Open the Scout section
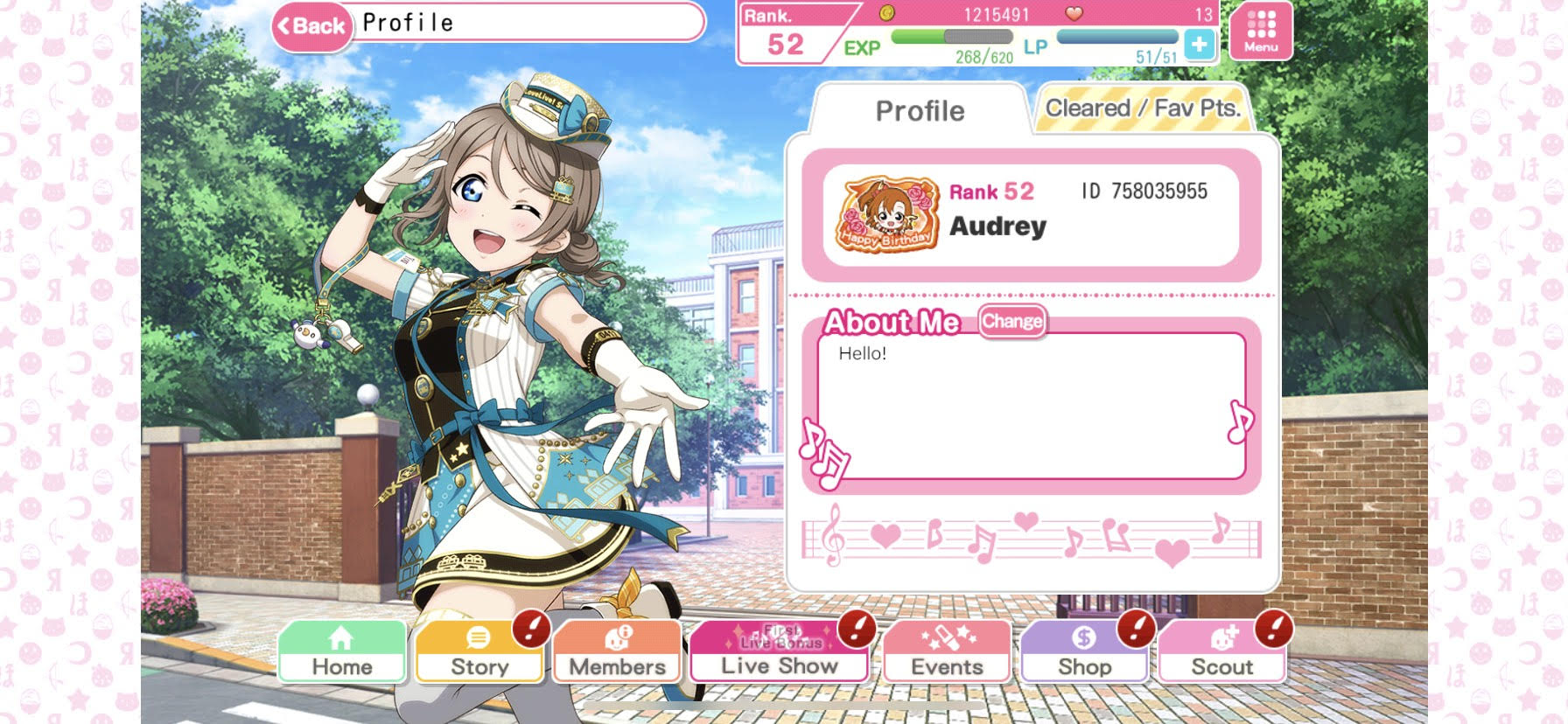The width and height of the screenshot is (1568, 724). point(1221,652)
